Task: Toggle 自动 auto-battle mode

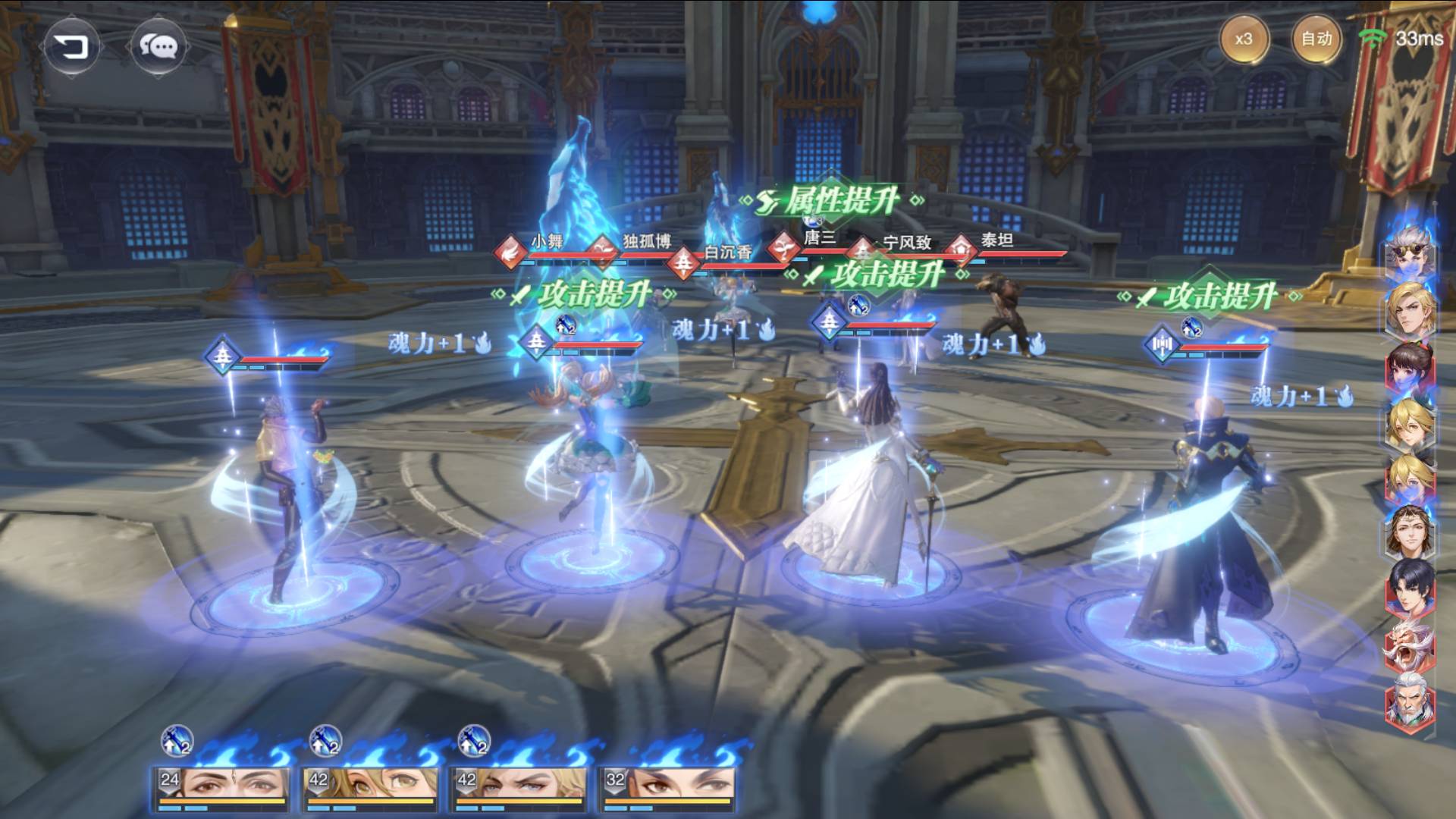Action: pyautogui.click(x=1316, y=39)
